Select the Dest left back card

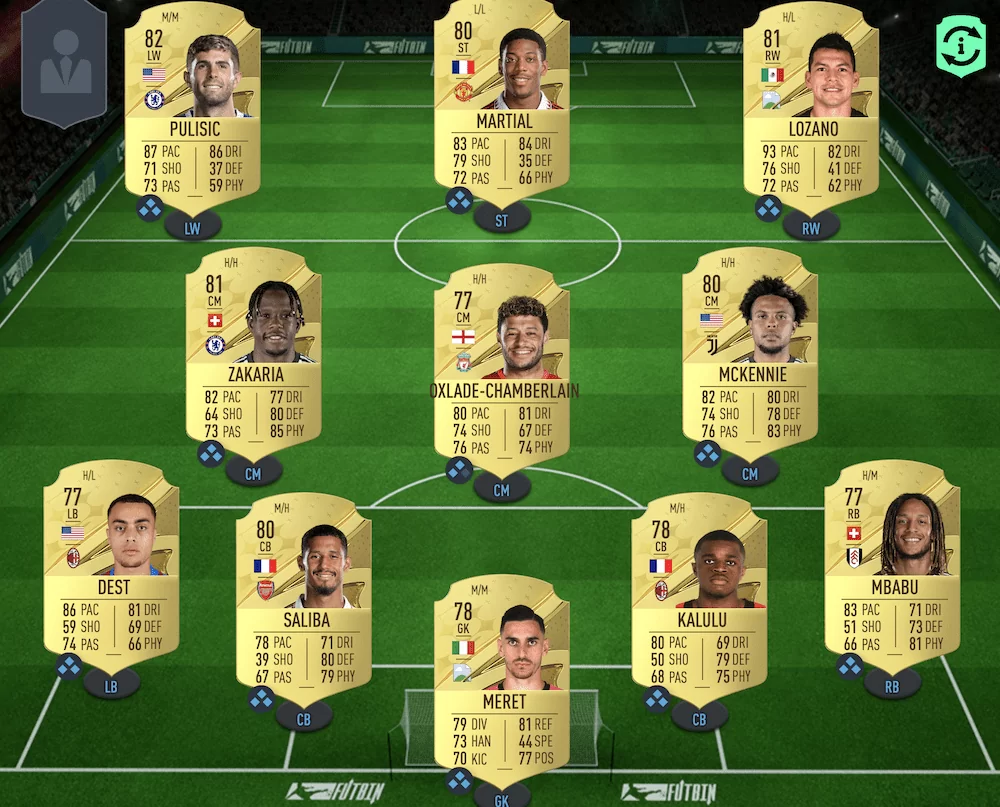(111, 558)
